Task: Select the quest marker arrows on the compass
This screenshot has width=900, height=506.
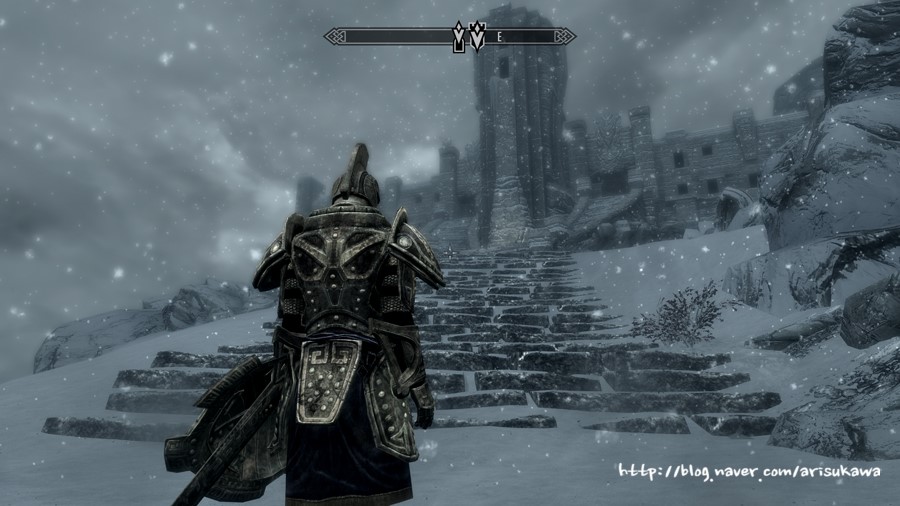Action: (470, 37)
